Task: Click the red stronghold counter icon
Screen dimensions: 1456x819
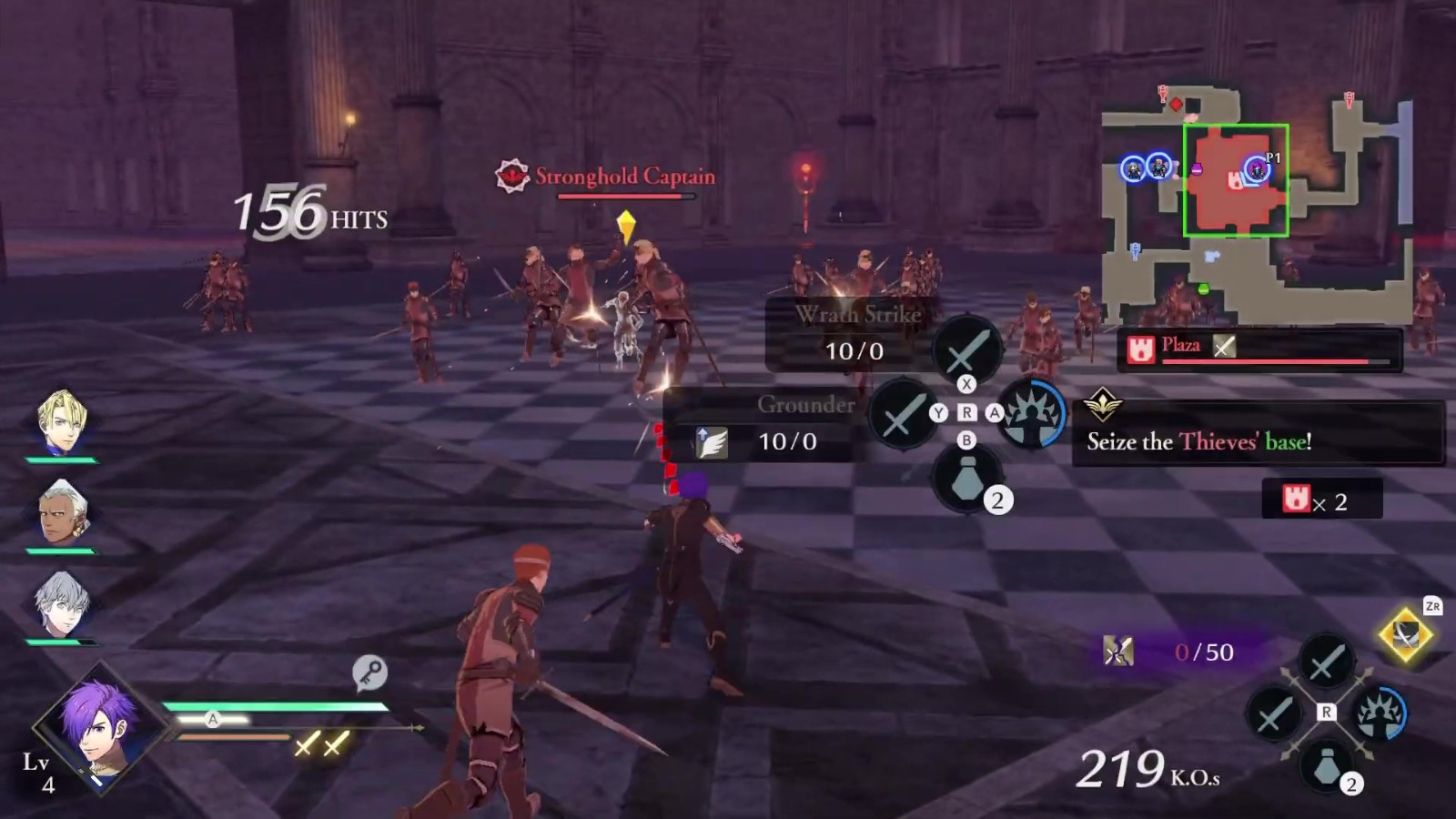Action: [x=1296, y=499]
